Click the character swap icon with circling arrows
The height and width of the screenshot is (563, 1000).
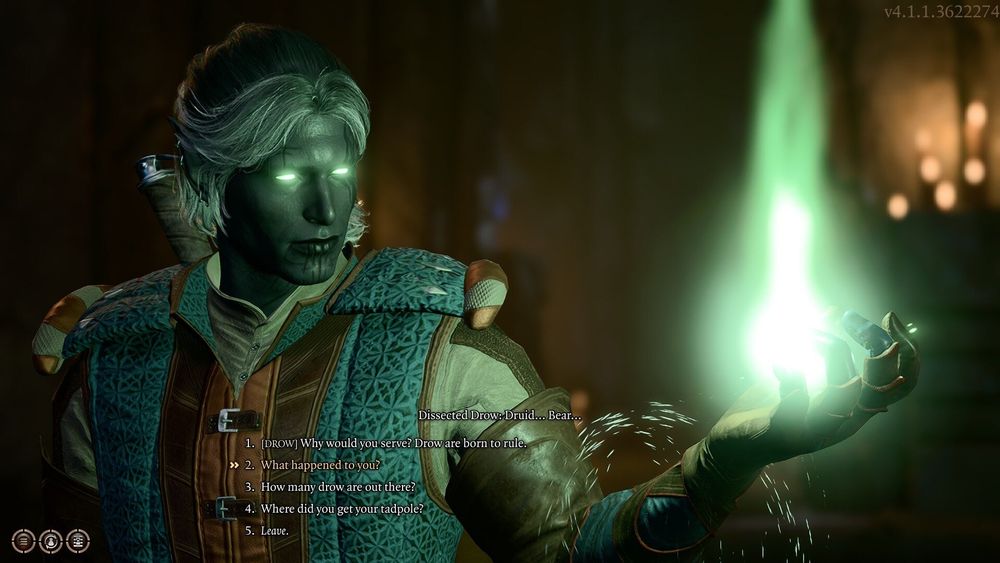click(x=50, y=541)
